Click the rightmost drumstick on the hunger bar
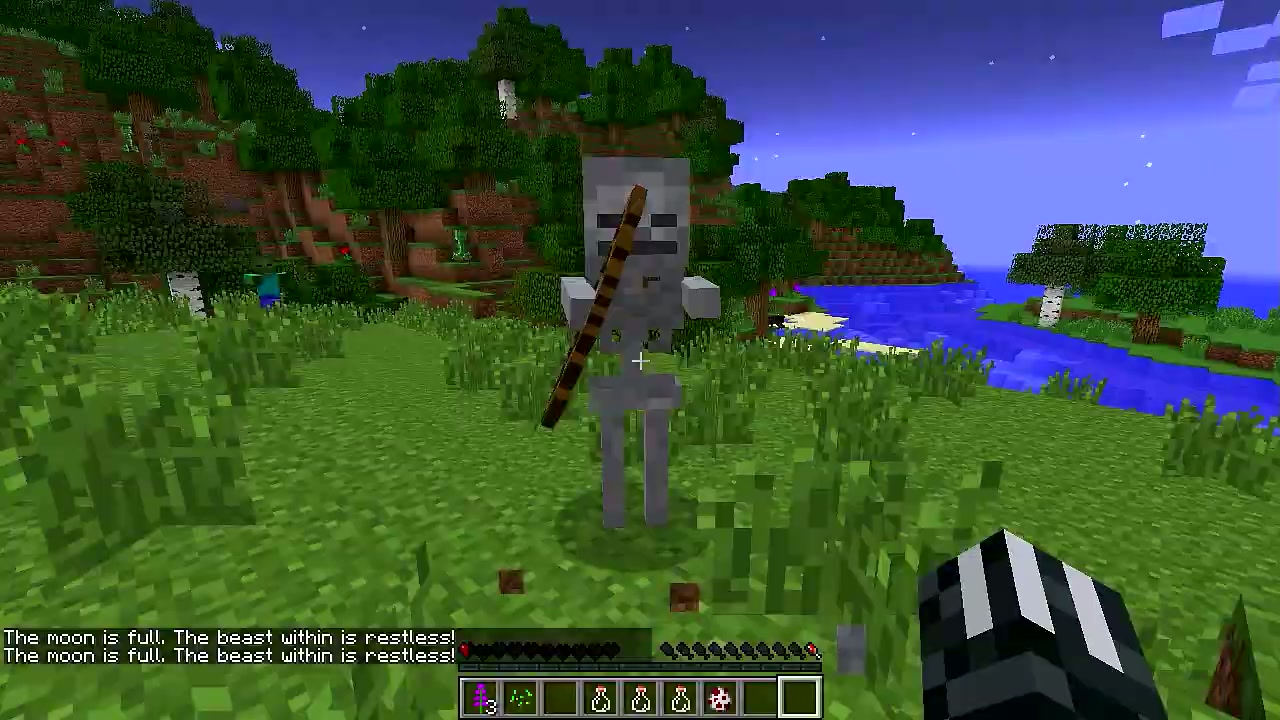1280x720 pixels. [x=812, y=650]
